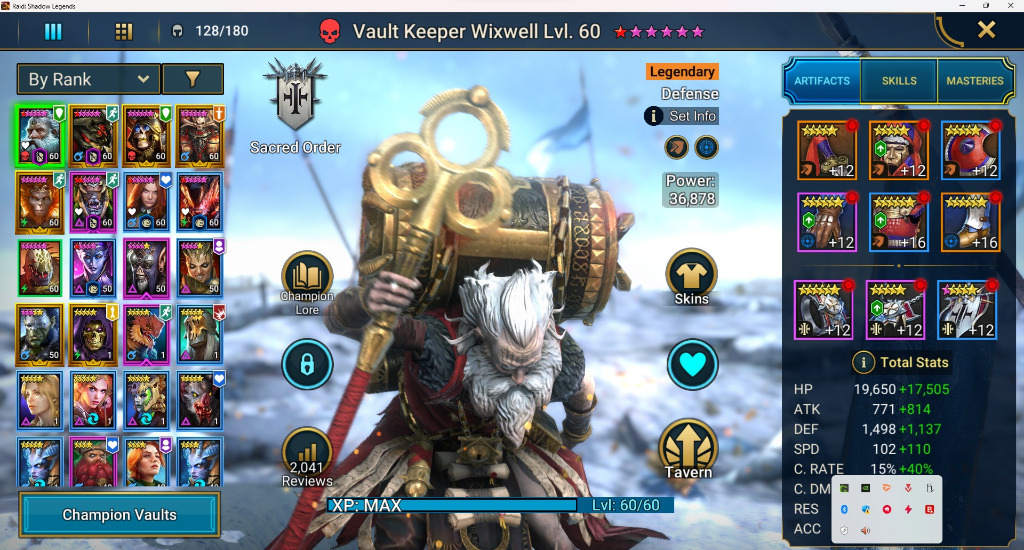Select the Artifacts tab

(x=822, y=81)
